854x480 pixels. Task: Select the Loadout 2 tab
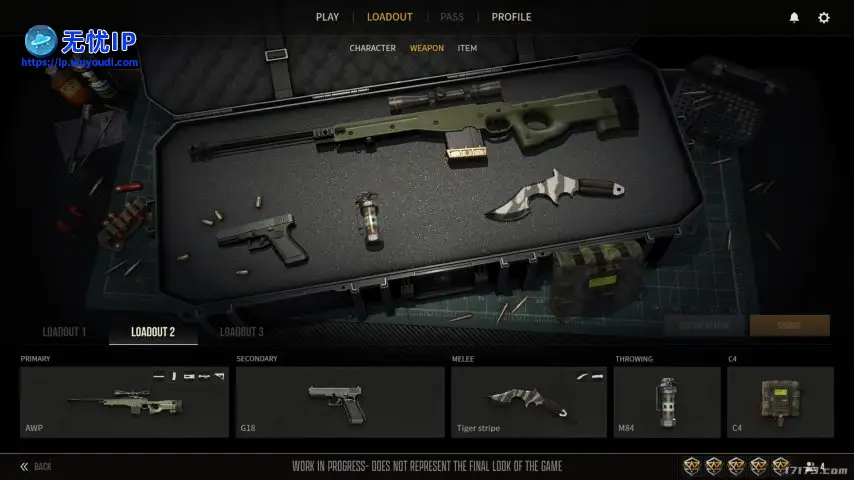[153, 332]
